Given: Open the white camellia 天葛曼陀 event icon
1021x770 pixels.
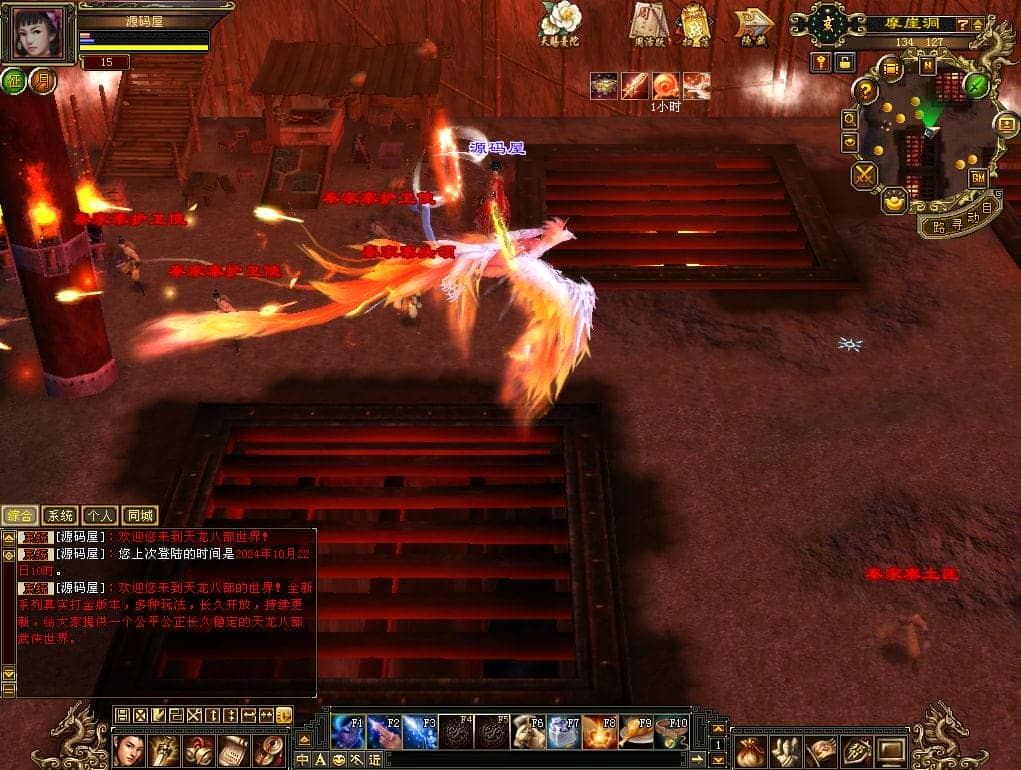Looking at the screenshot, I should tap(561, 20).
